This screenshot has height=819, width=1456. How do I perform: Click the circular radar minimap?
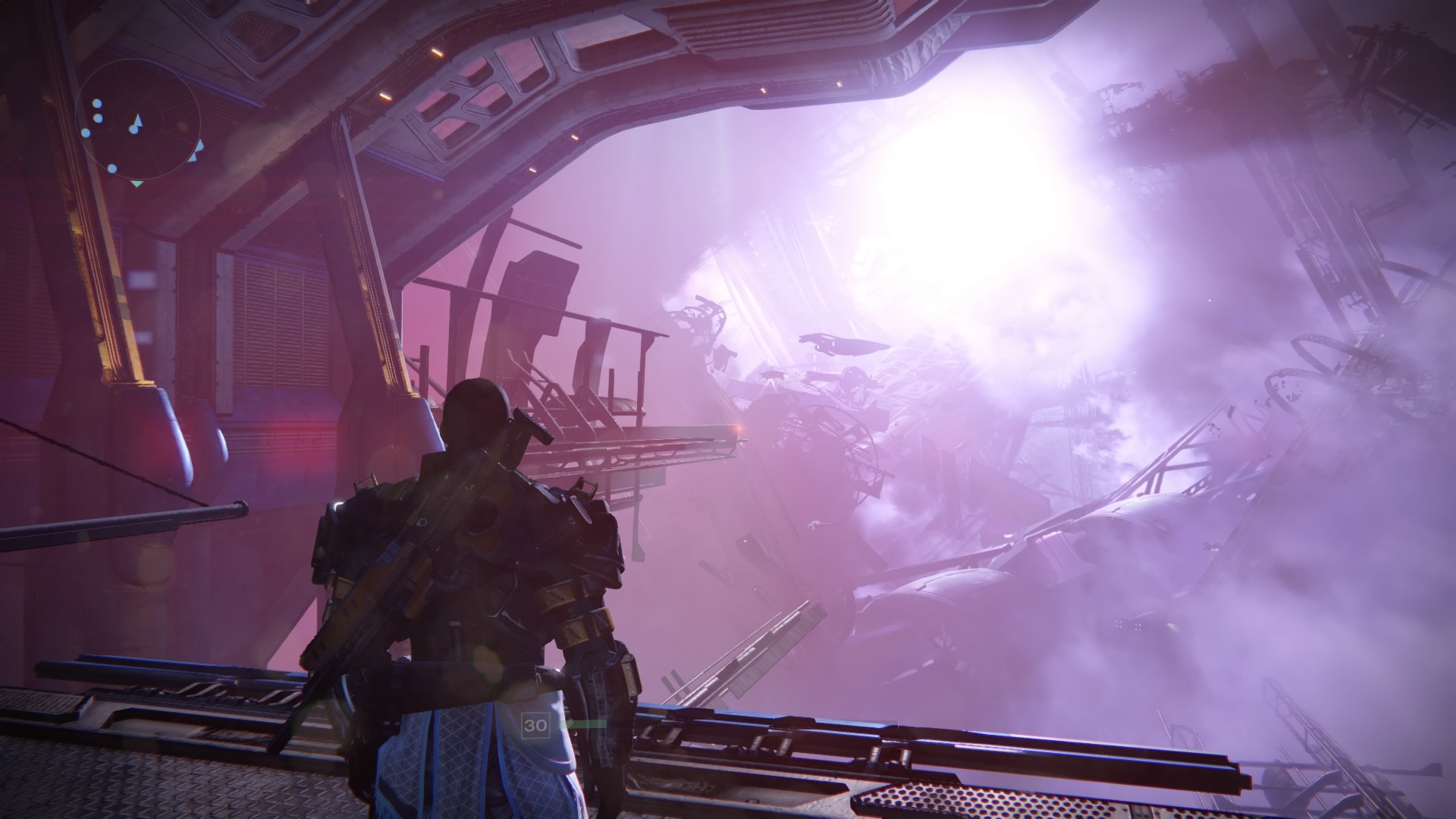point(140,121)
